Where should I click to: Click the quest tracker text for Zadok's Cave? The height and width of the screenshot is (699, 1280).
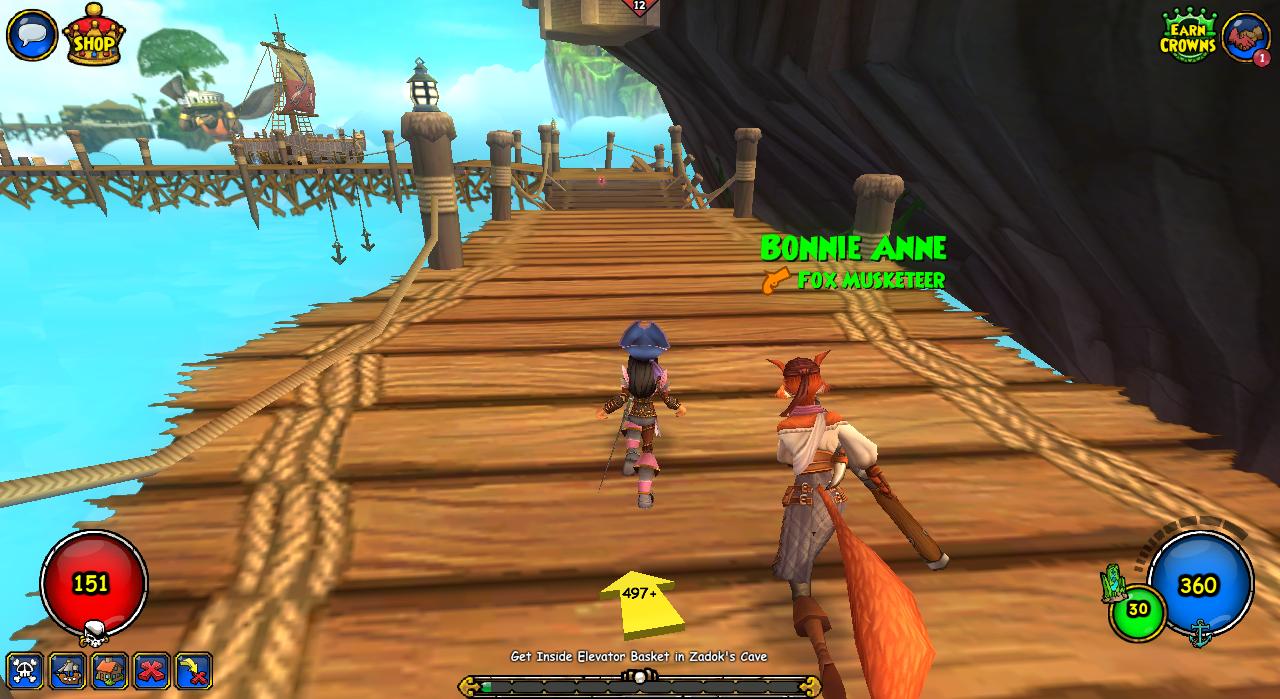639,657
